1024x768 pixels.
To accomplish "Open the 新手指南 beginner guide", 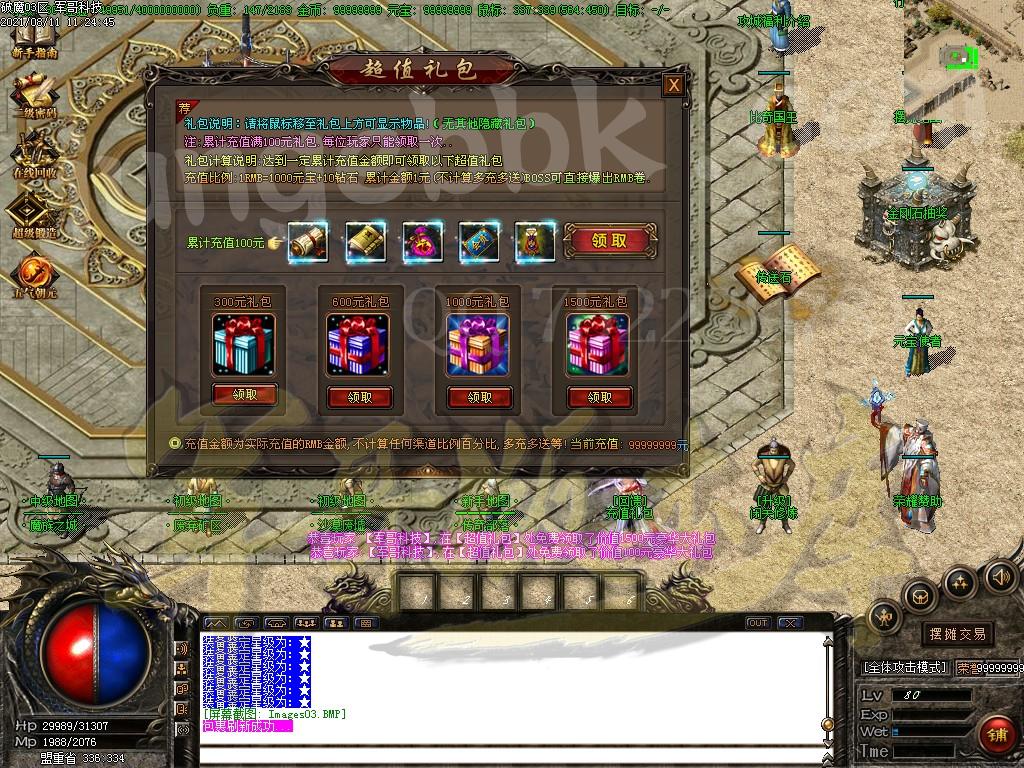I will pyautogui.click(x=33, y=37).
